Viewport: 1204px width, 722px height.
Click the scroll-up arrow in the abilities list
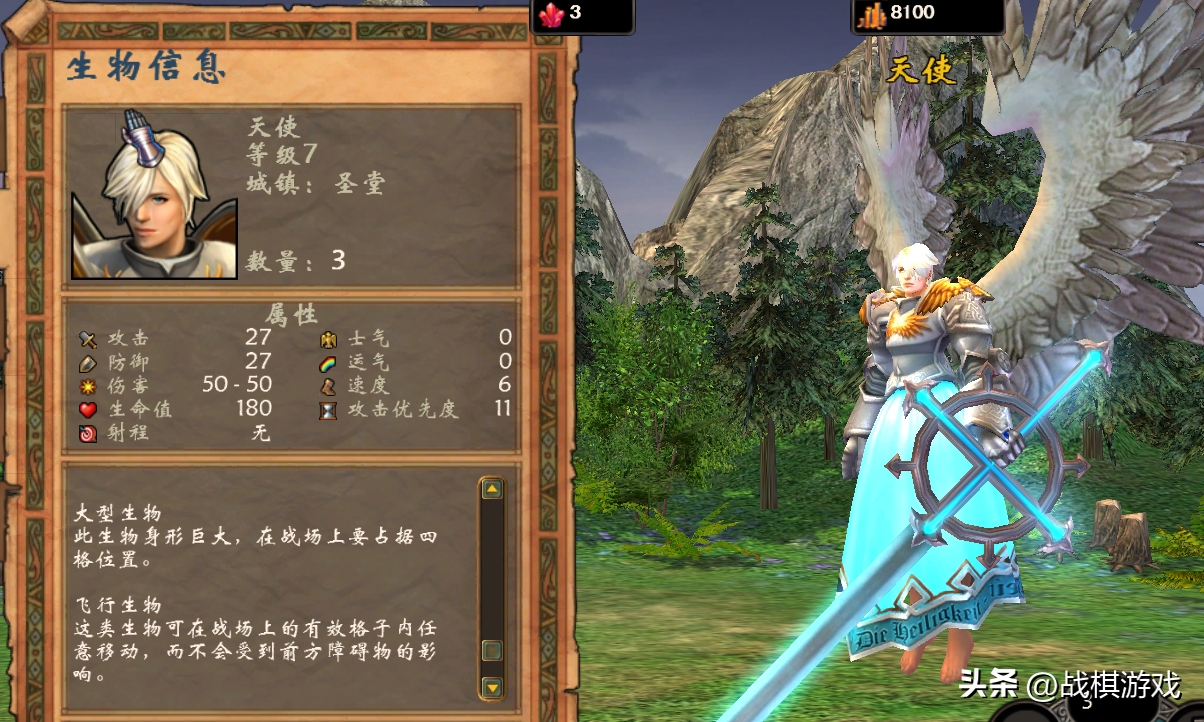coord(491,489)
